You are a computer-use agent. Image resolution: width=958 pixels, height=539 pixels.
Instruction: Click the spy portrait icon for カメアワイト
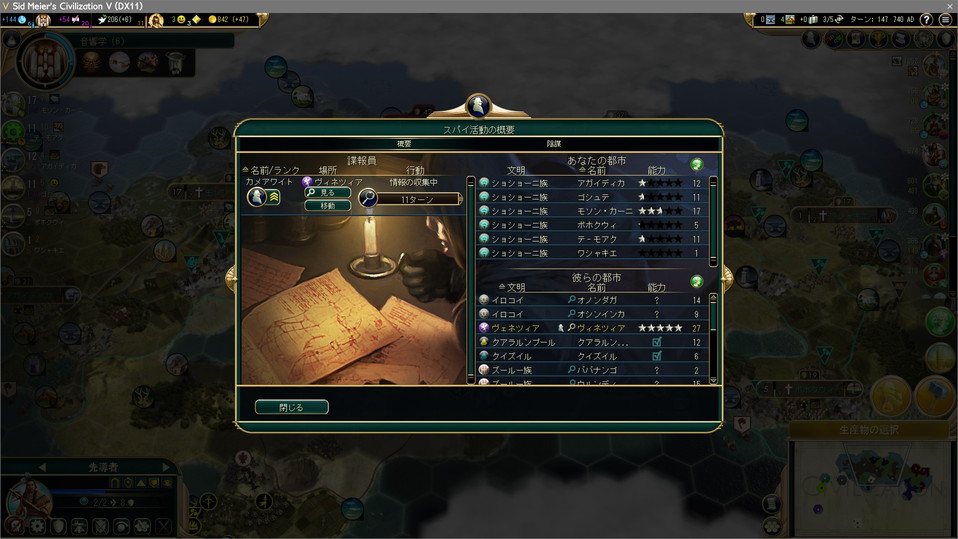pyautogui.click(x=256, y=198)
